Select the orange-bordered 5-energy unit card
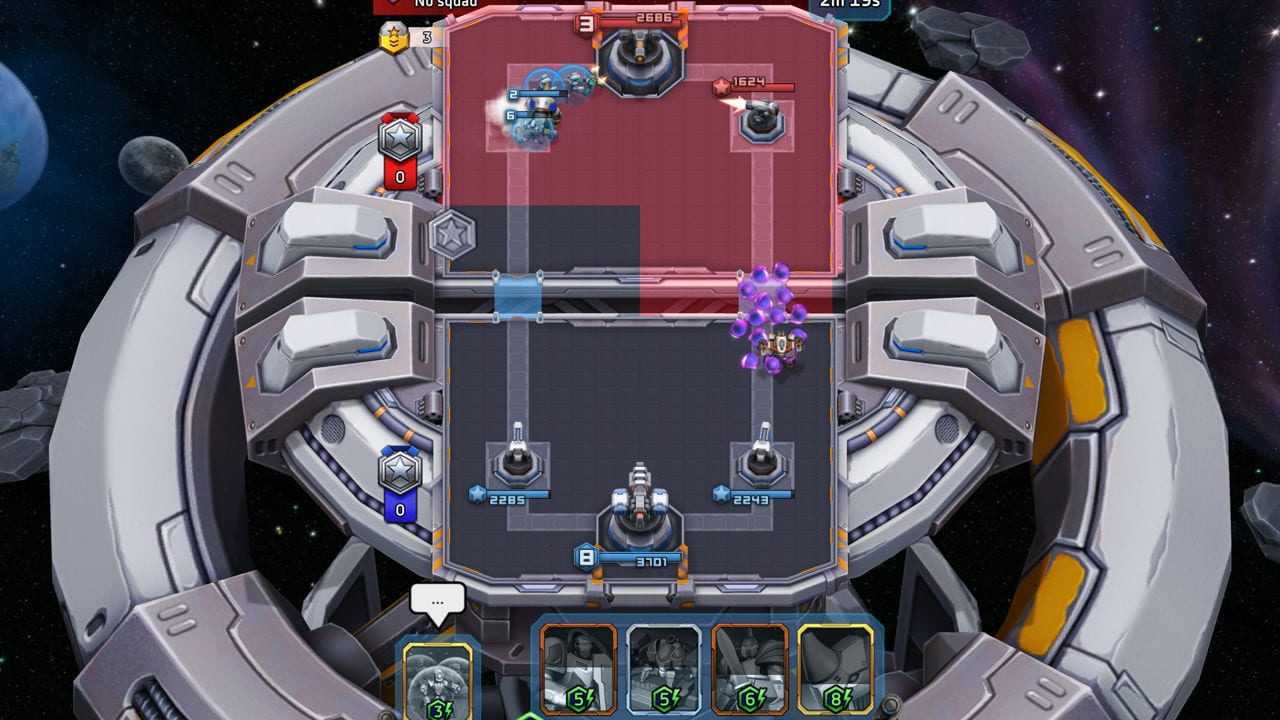Image resolution: width=1280 pixels, height=720 pixels. 578,668
